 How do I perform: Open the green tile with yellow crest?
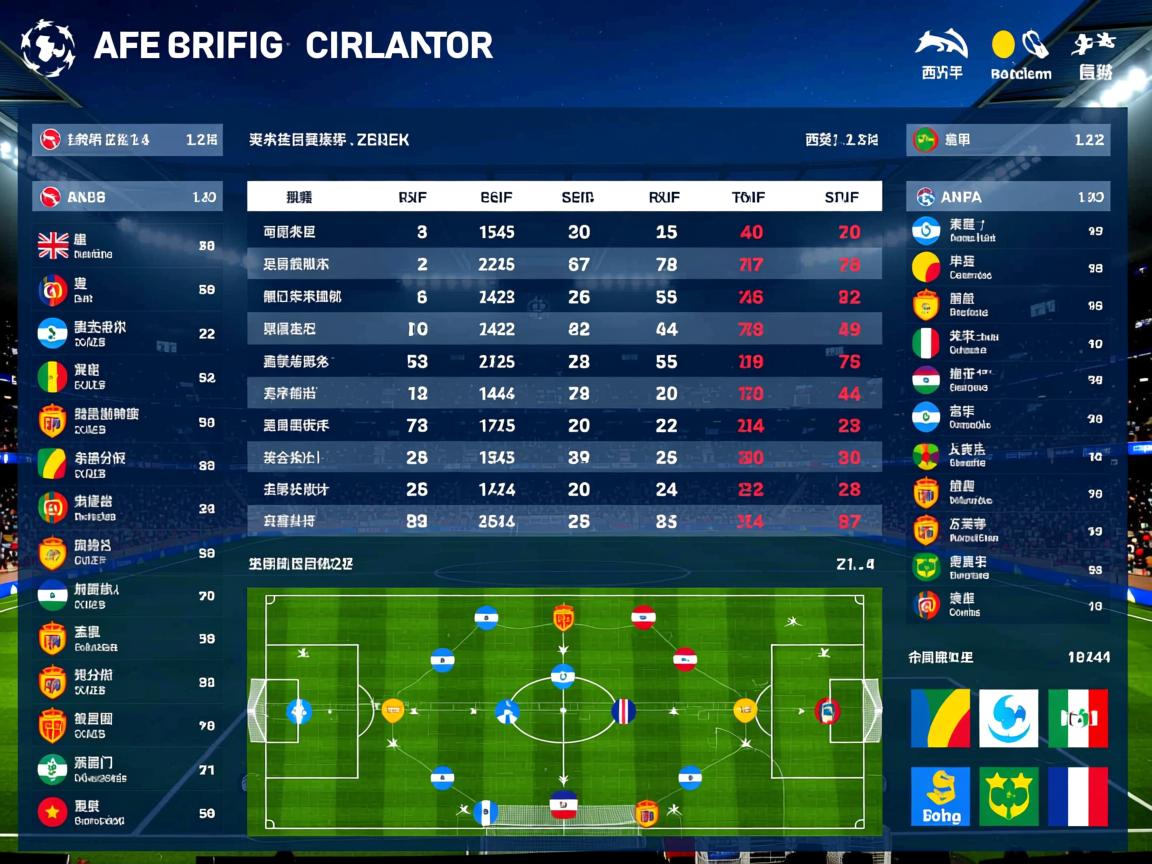click(1008, 796)
